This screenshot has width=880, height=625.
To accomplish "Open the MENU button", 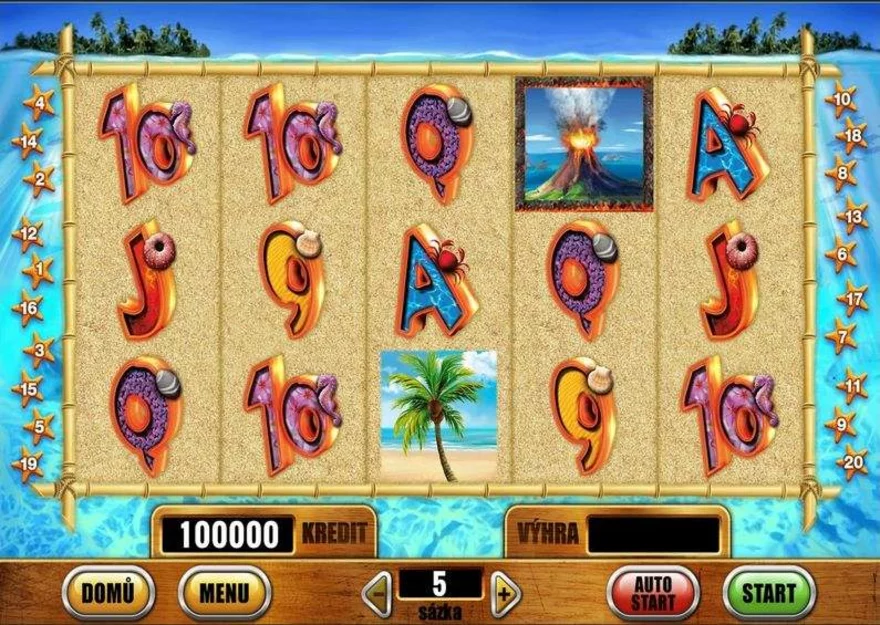I will coord(216,592).
